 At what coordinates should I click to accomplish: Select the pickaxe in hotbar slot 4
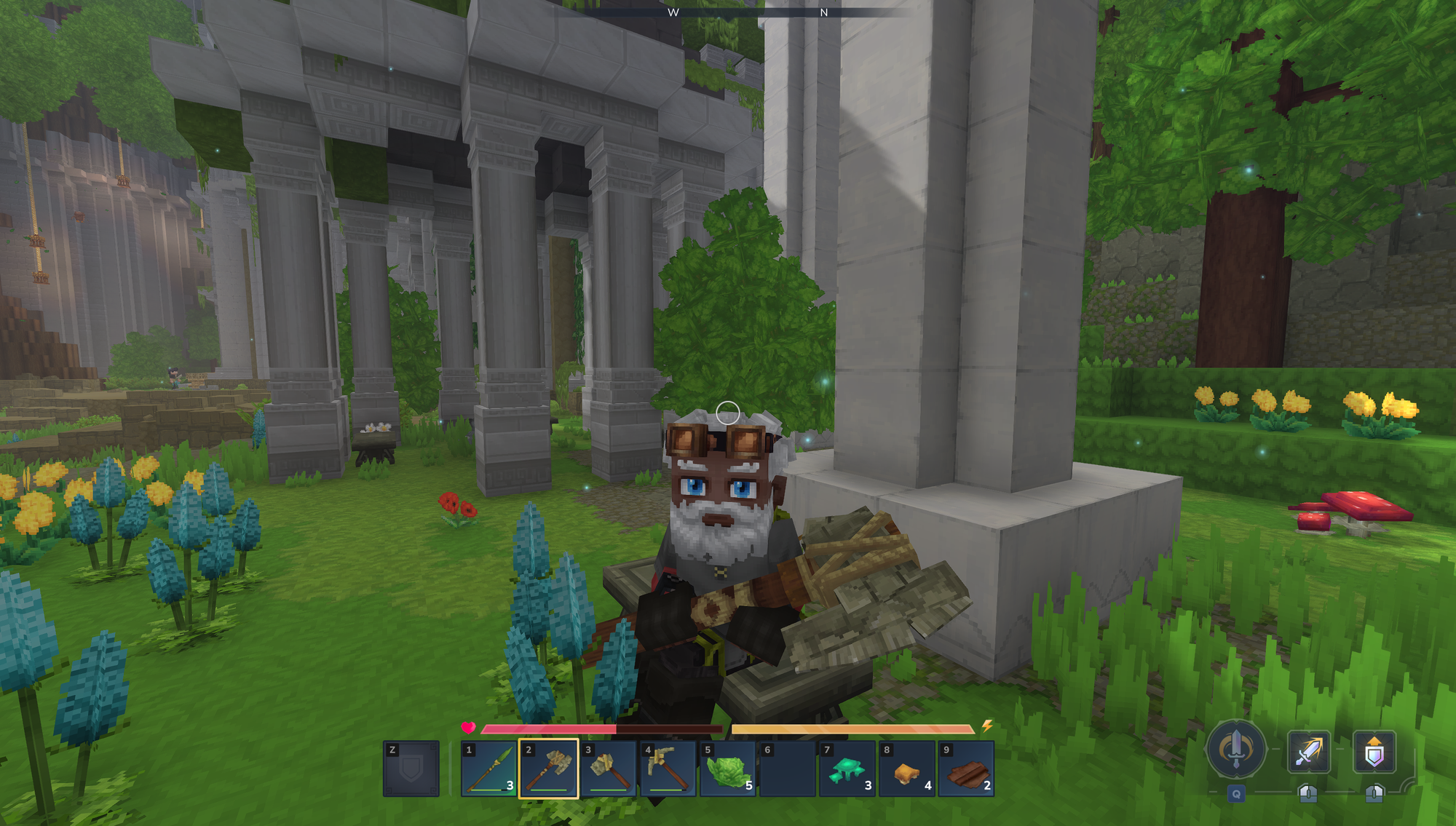[x=668, y=769]
